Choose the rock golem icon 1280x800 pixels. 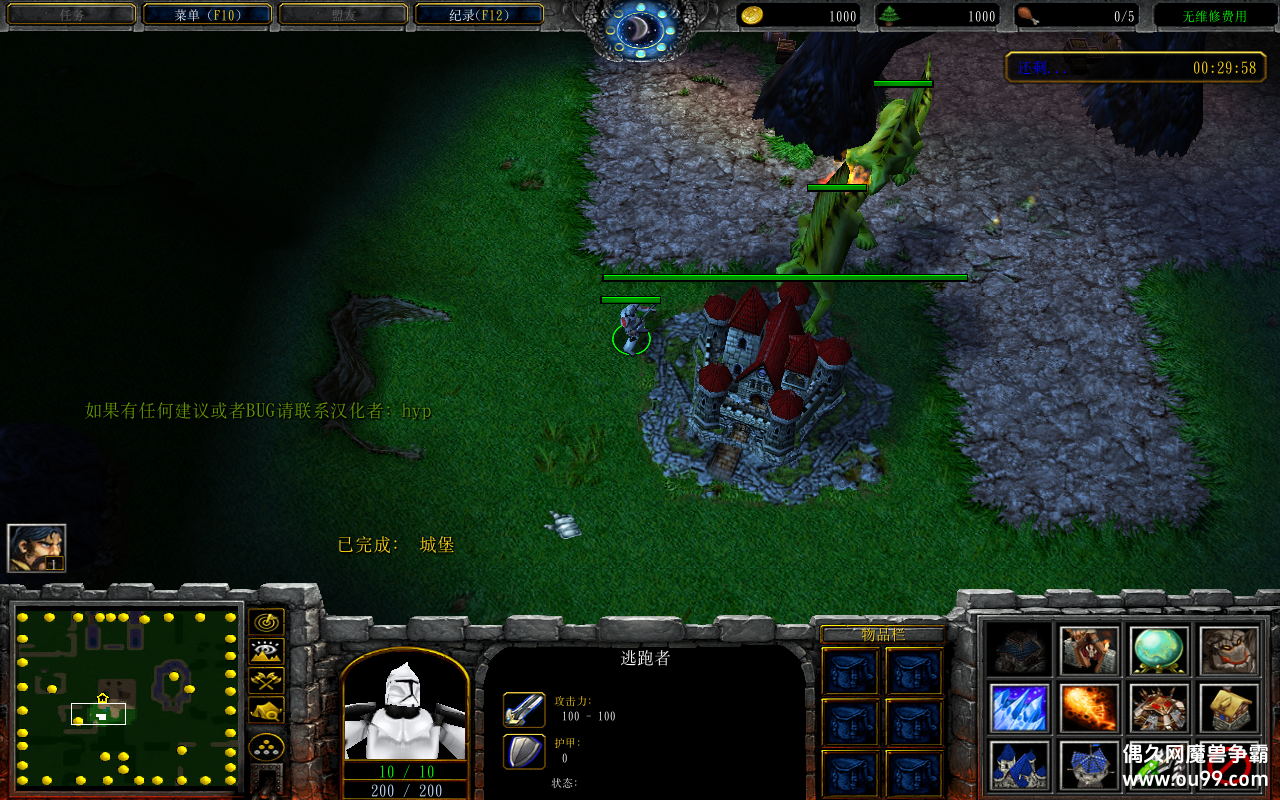(x=1229, y=651)
